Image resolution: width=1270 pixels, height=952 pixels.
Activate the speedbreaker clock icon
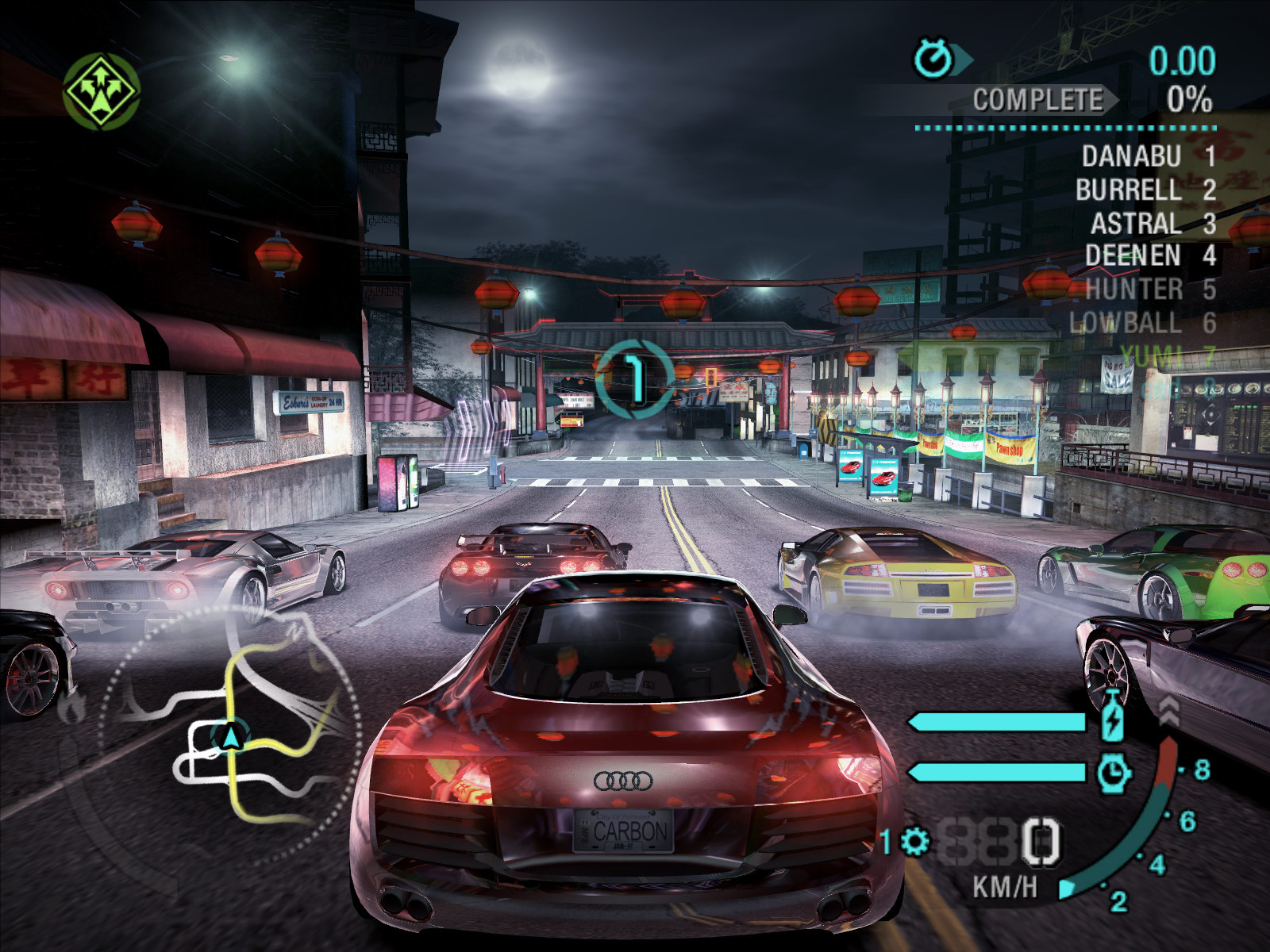(1114, 772)
